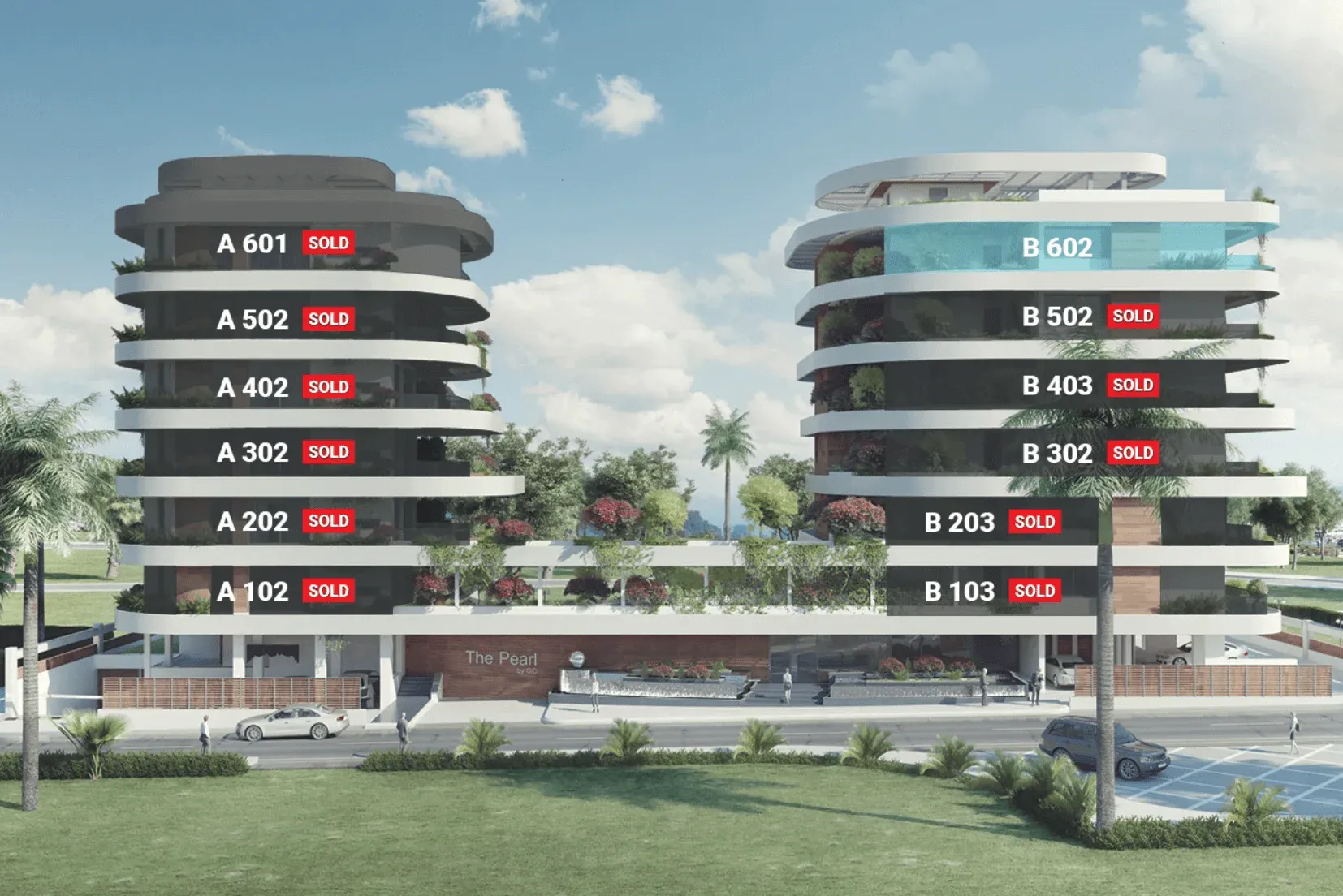Select the highlighted B 602 apartment
Image resolution: width=1343 pixels, height=896 pixels.
[1057, 248]
